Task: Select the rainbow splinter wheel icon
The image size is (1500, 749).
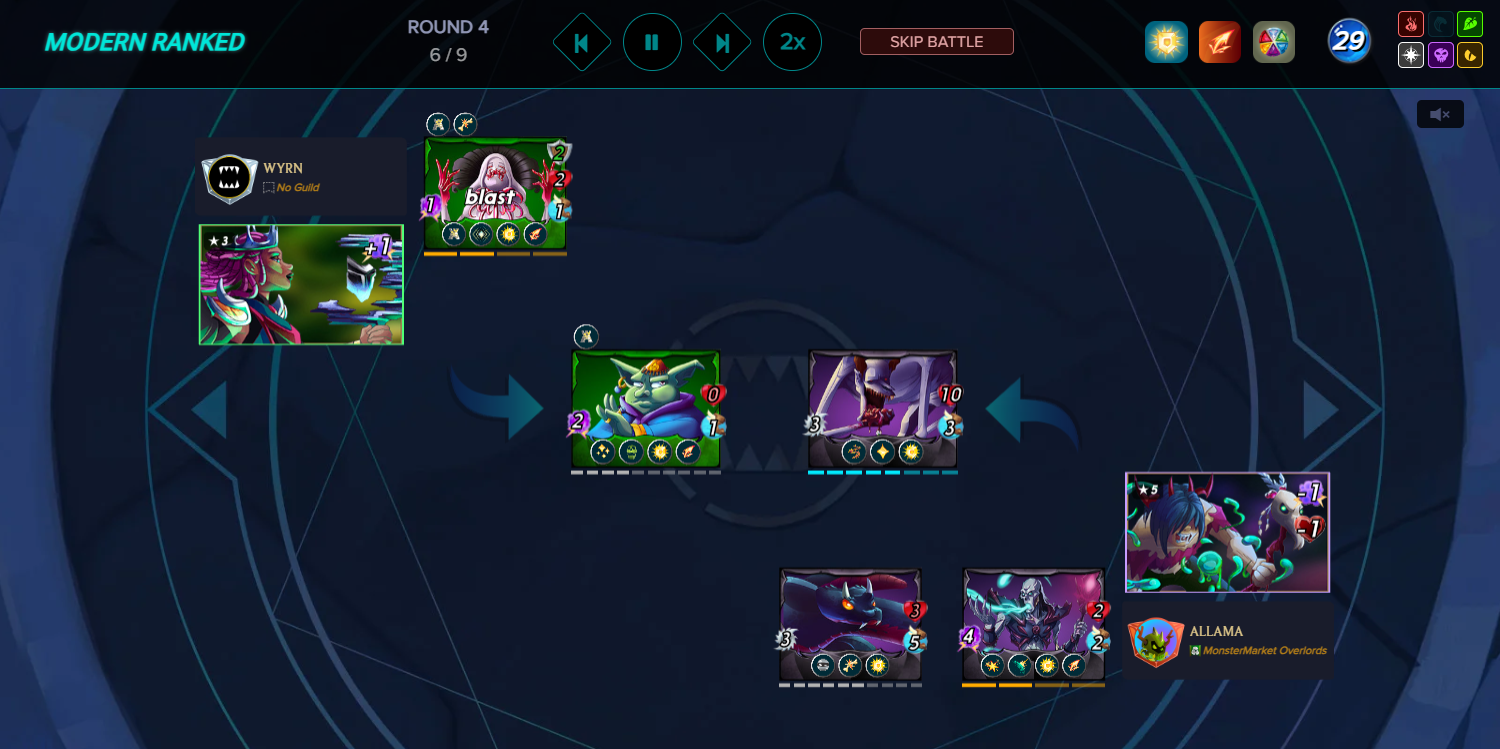Action: 1274,42
